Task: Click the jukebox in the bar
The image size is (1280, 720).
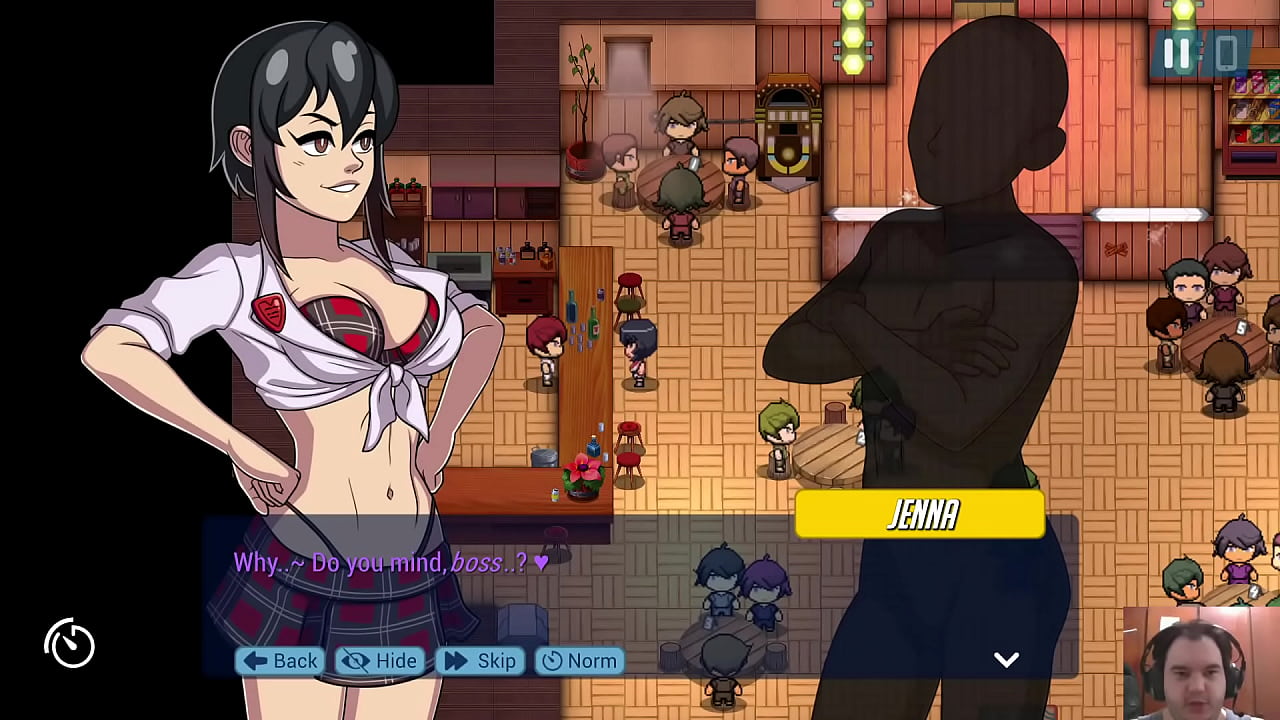Action: [x=789, y=130]
